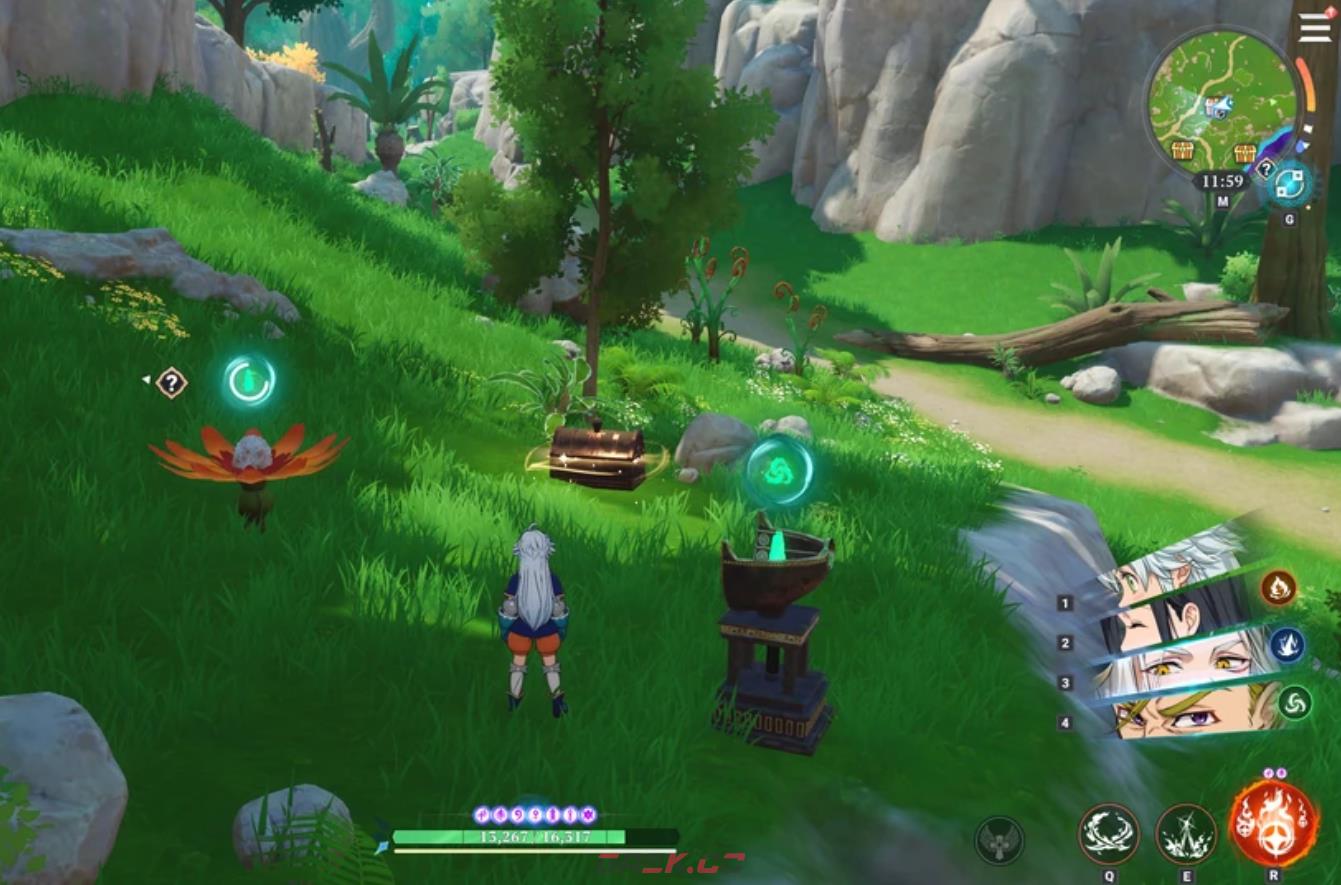The width and height of the screenshot is (1341, 885).
Task: Select the blond purple-eyed party member
Action: 1170,713
